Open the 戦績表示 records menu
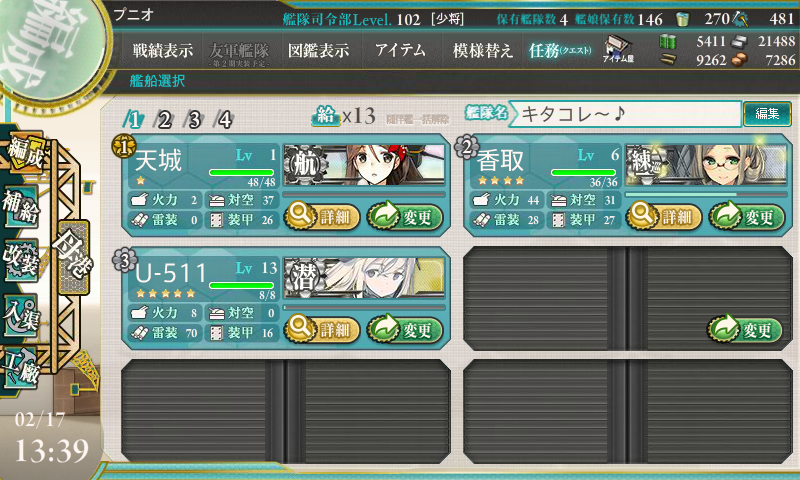The height and width of the screenshot is (480, 800). (163, 50)
